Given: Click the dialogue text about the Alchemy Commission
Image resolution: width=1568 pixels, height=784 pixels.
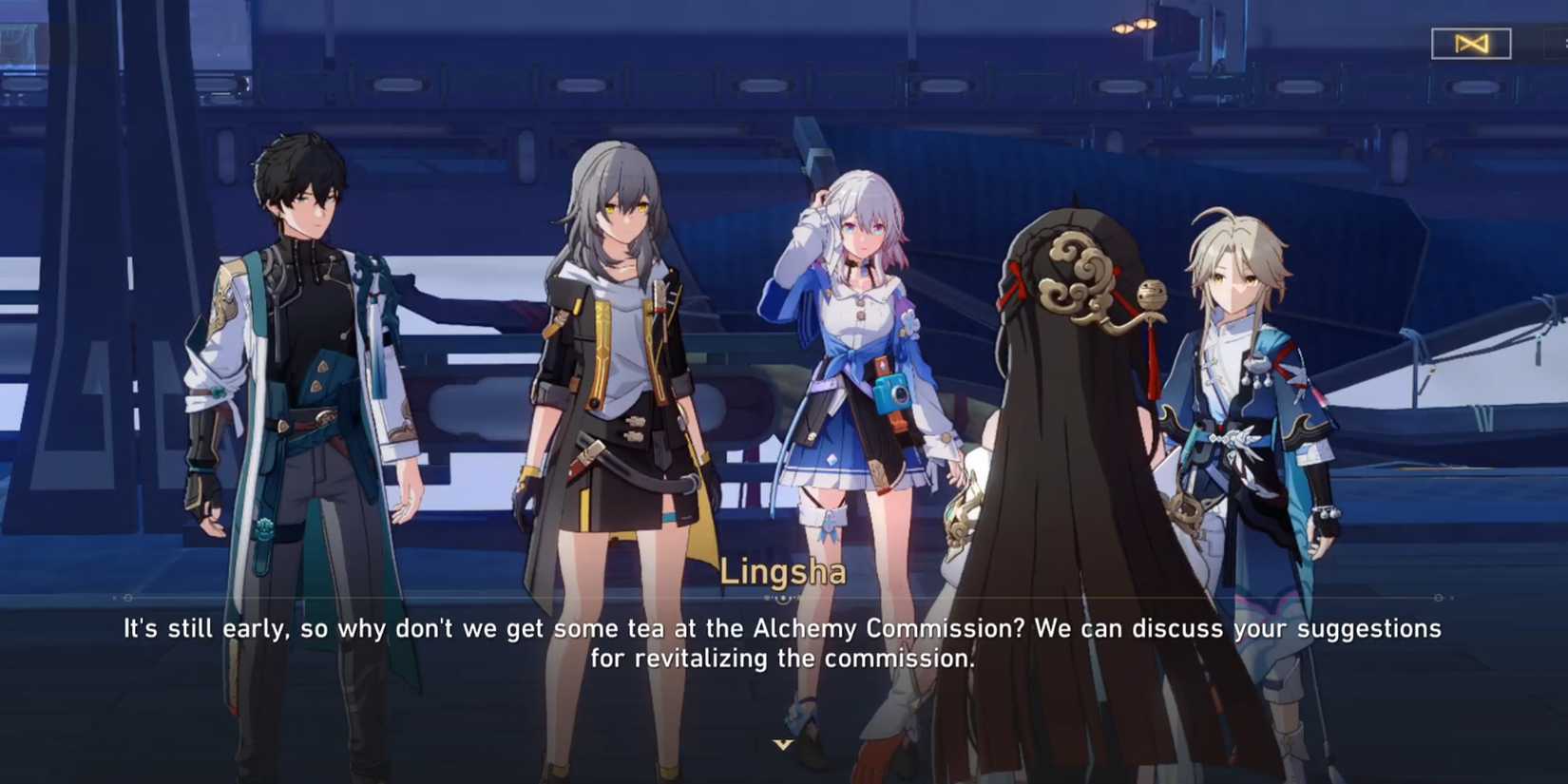Looking at the screenshot, I should coord(781,628).
